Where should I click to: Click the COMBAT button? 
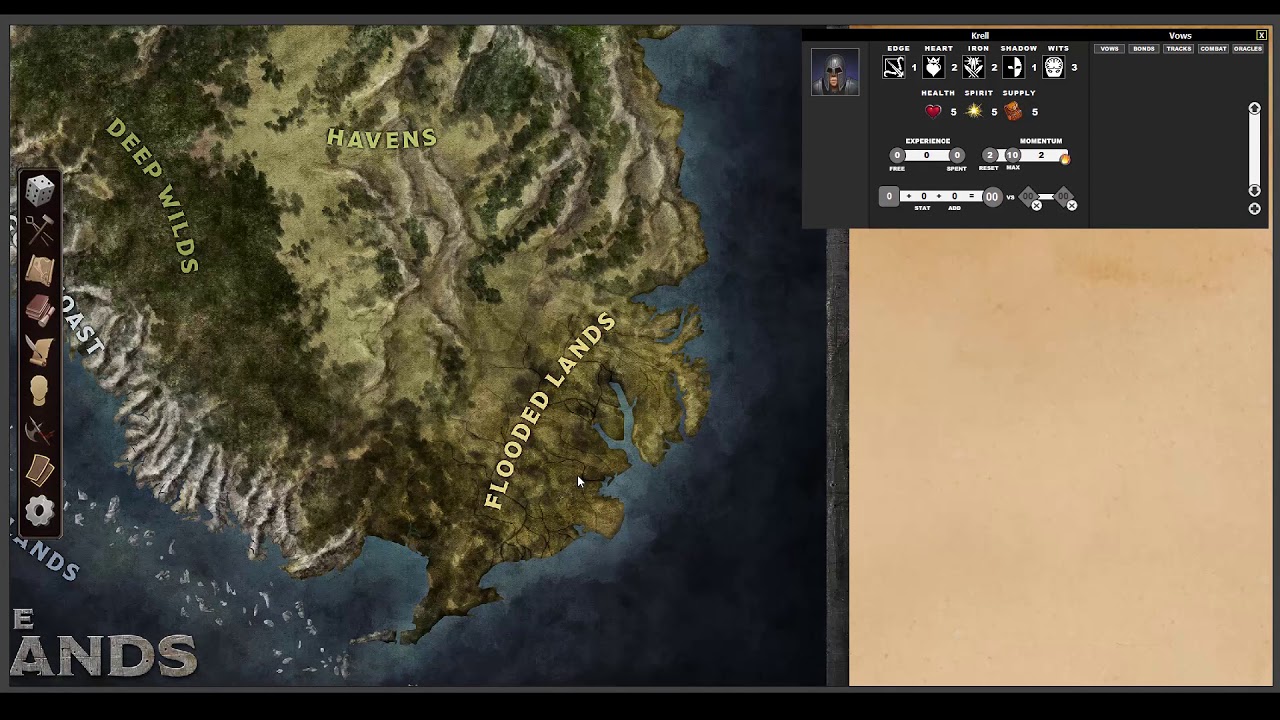tap(1213, 48)
